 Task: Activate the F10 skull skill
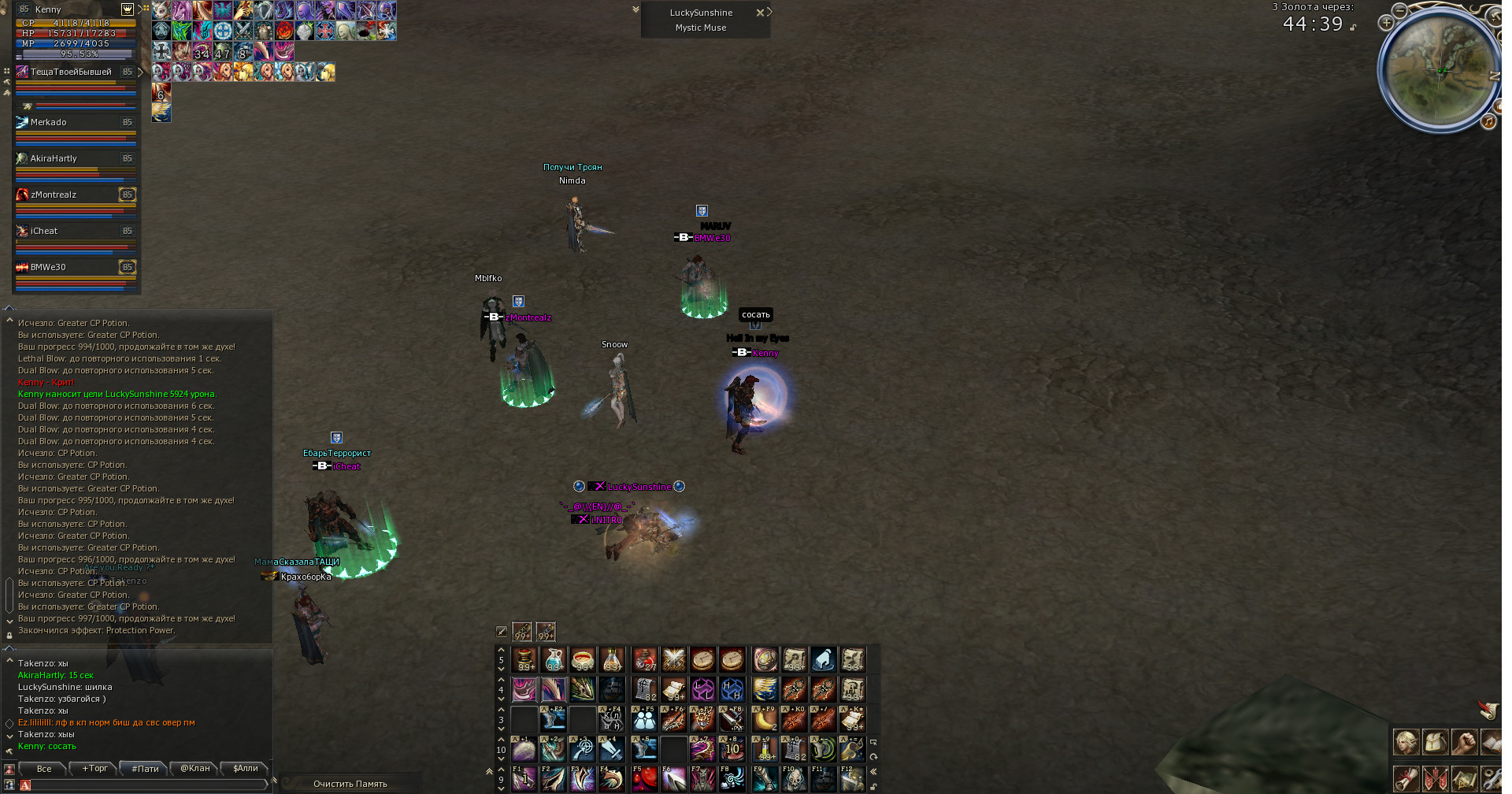coord(794,780)
